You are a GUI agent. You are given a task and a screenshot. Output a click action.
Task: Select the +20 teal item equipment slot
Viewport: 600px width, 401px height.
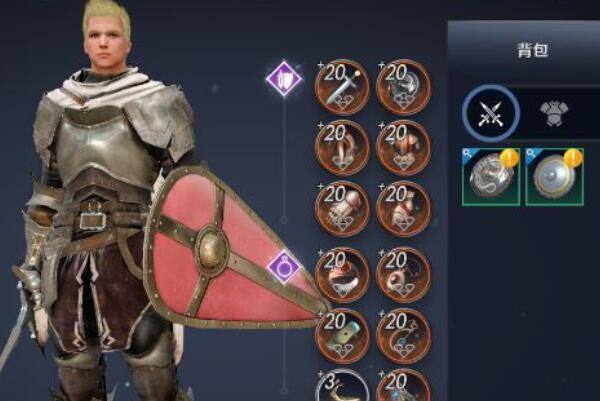click(342, 335)
